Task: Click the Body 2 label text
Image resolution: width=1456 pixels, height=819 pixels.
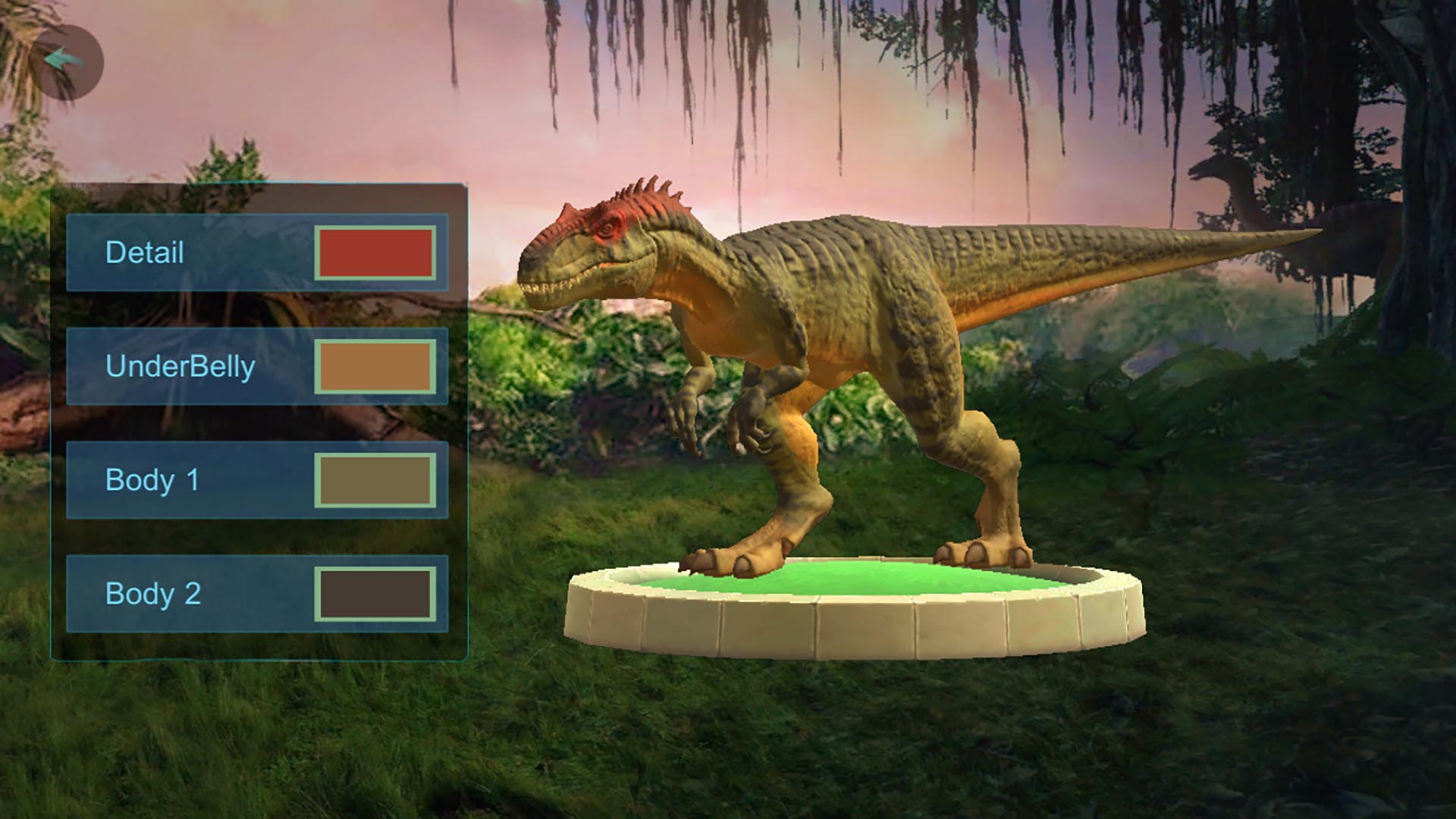Action: point(155,594)
